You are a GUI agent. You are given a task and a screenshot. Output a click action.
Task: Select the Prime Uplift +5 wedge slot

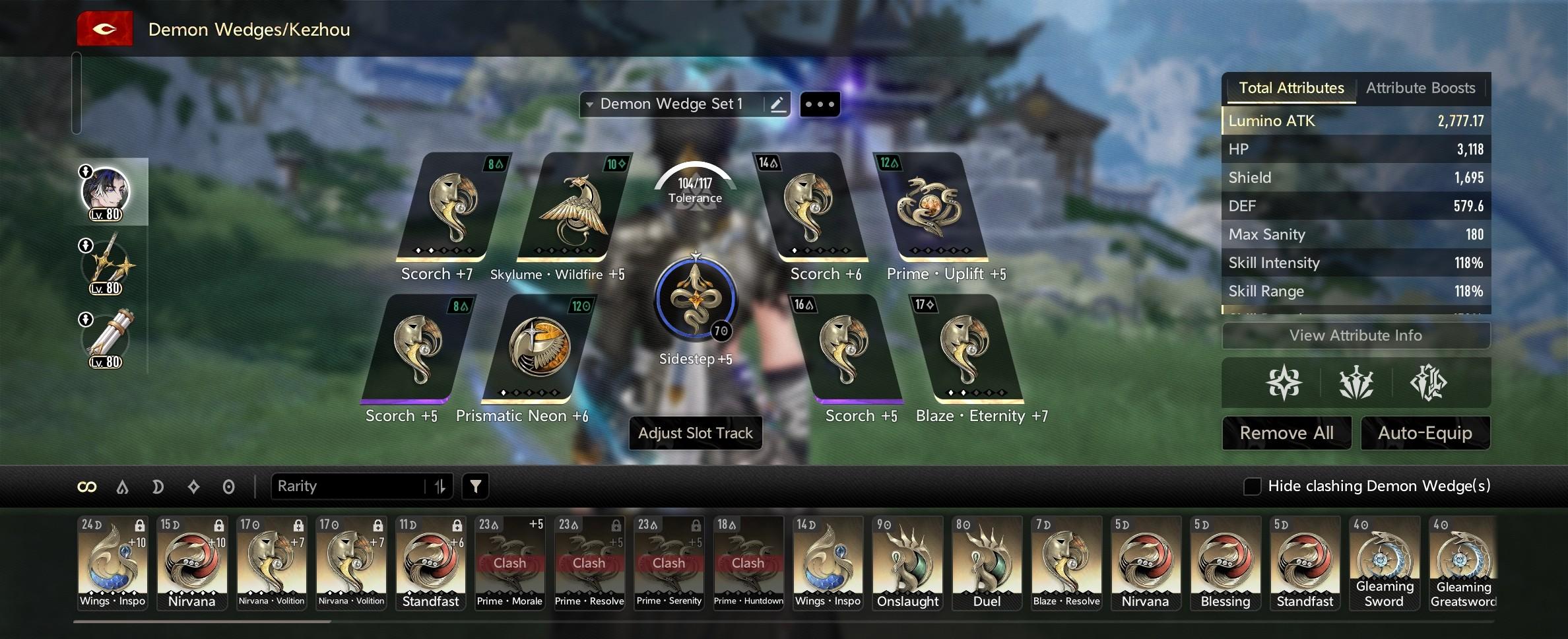[929, 208]
